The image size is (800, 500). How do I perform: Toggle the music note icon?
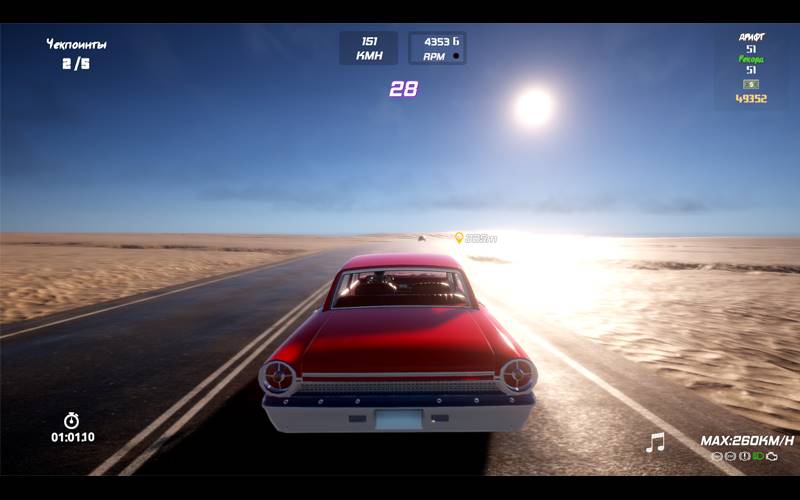tap(655, 442)
